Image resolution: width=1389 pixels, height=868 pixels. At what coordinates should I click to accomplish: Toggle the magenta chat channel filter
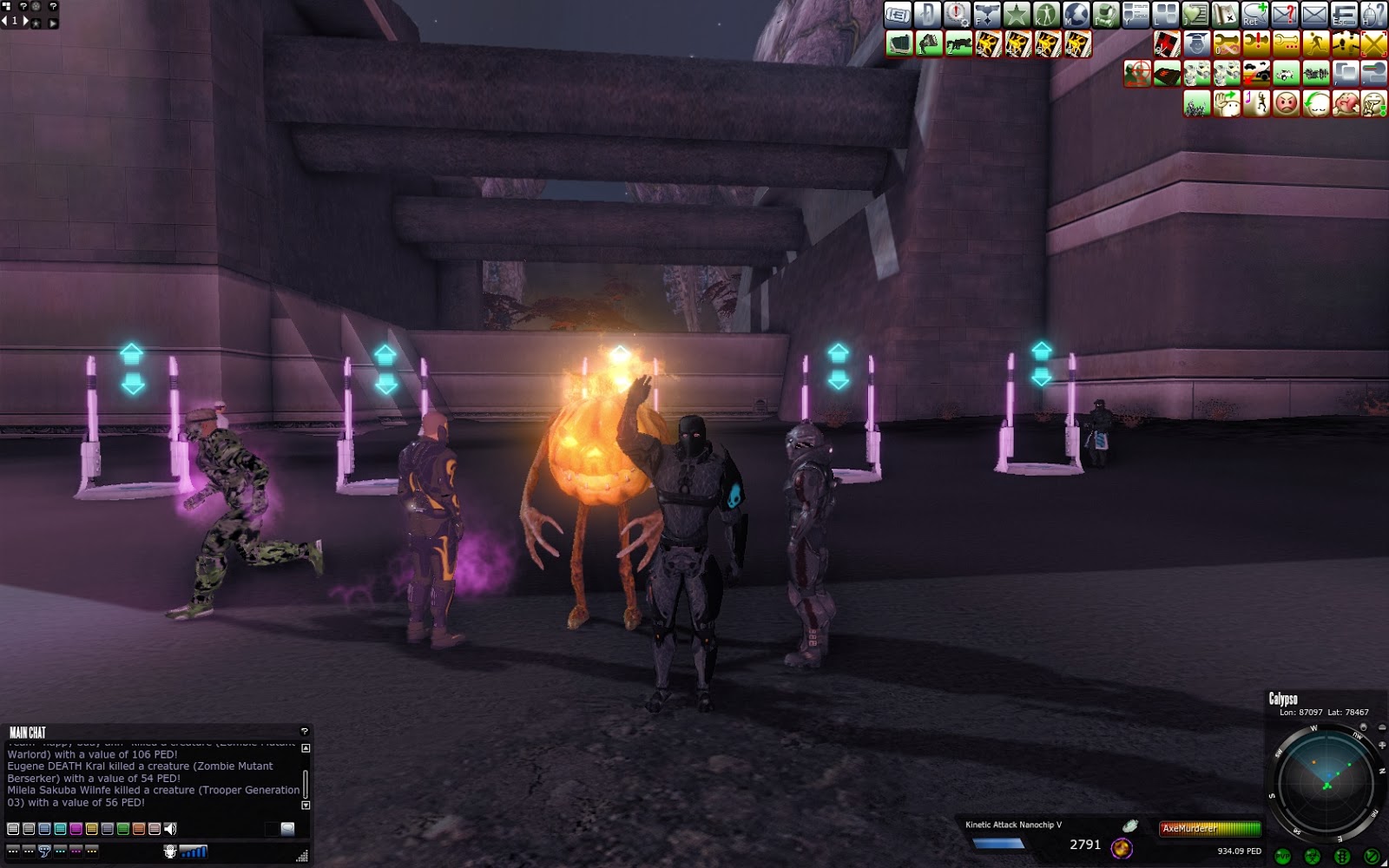76,828
